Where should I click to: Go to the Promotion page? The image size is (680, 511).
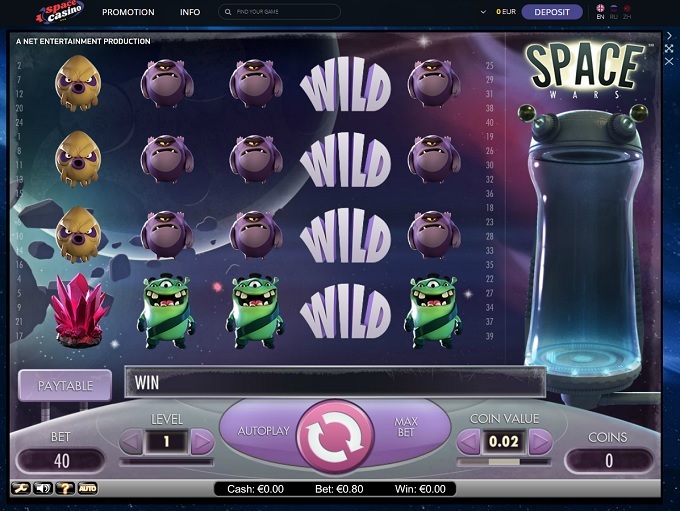pos(128,12)
